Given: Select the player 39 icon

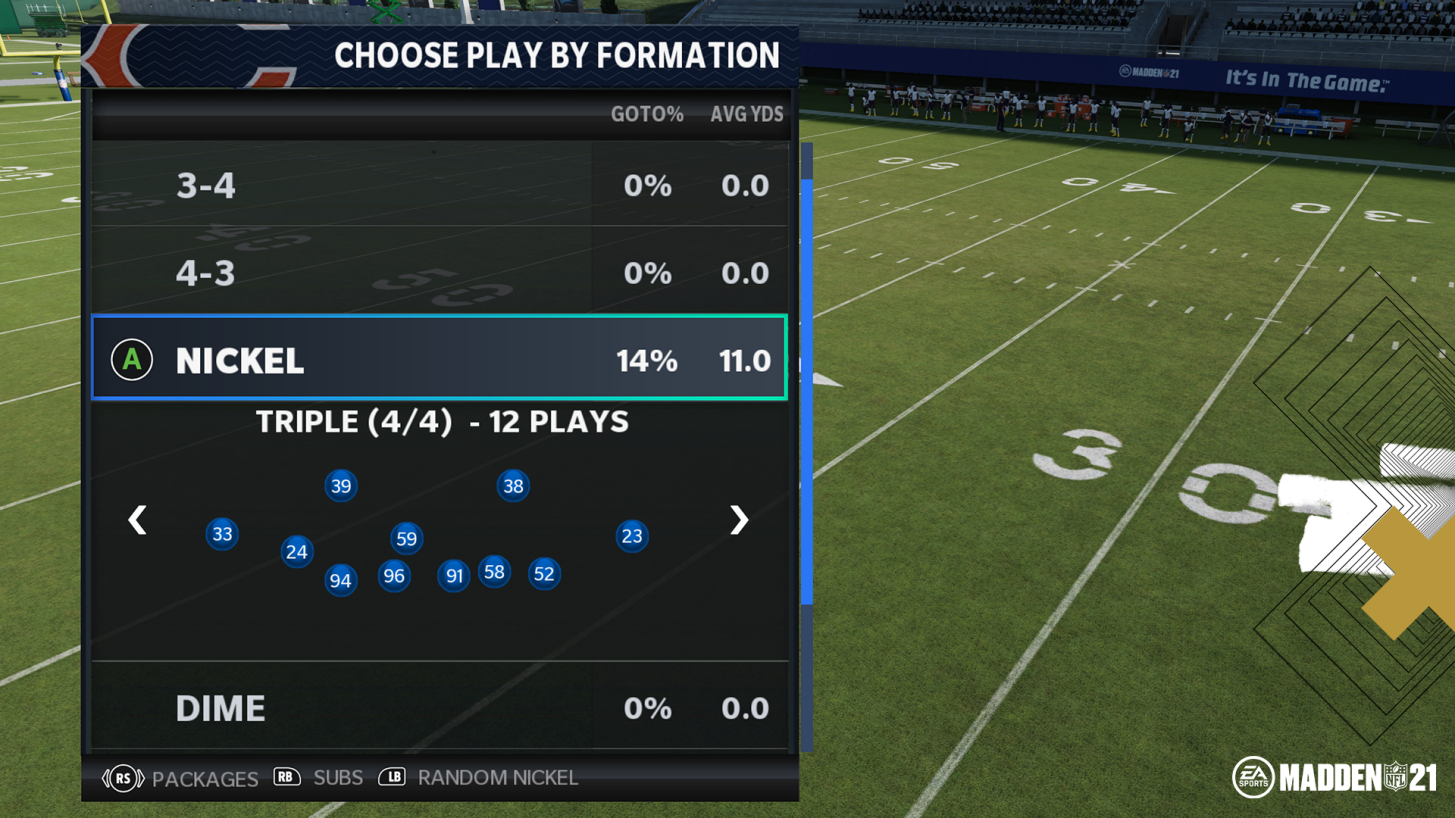Looking at the screenshot, I should pos(340,486).
